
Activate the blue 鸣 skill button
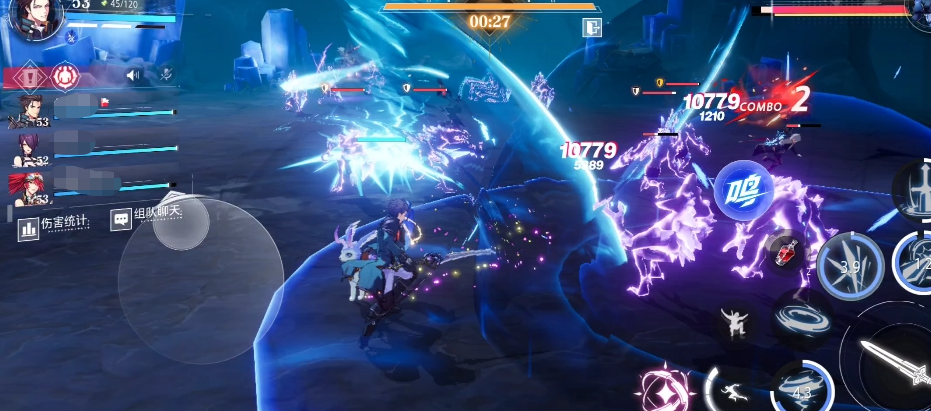pos(742,189)
